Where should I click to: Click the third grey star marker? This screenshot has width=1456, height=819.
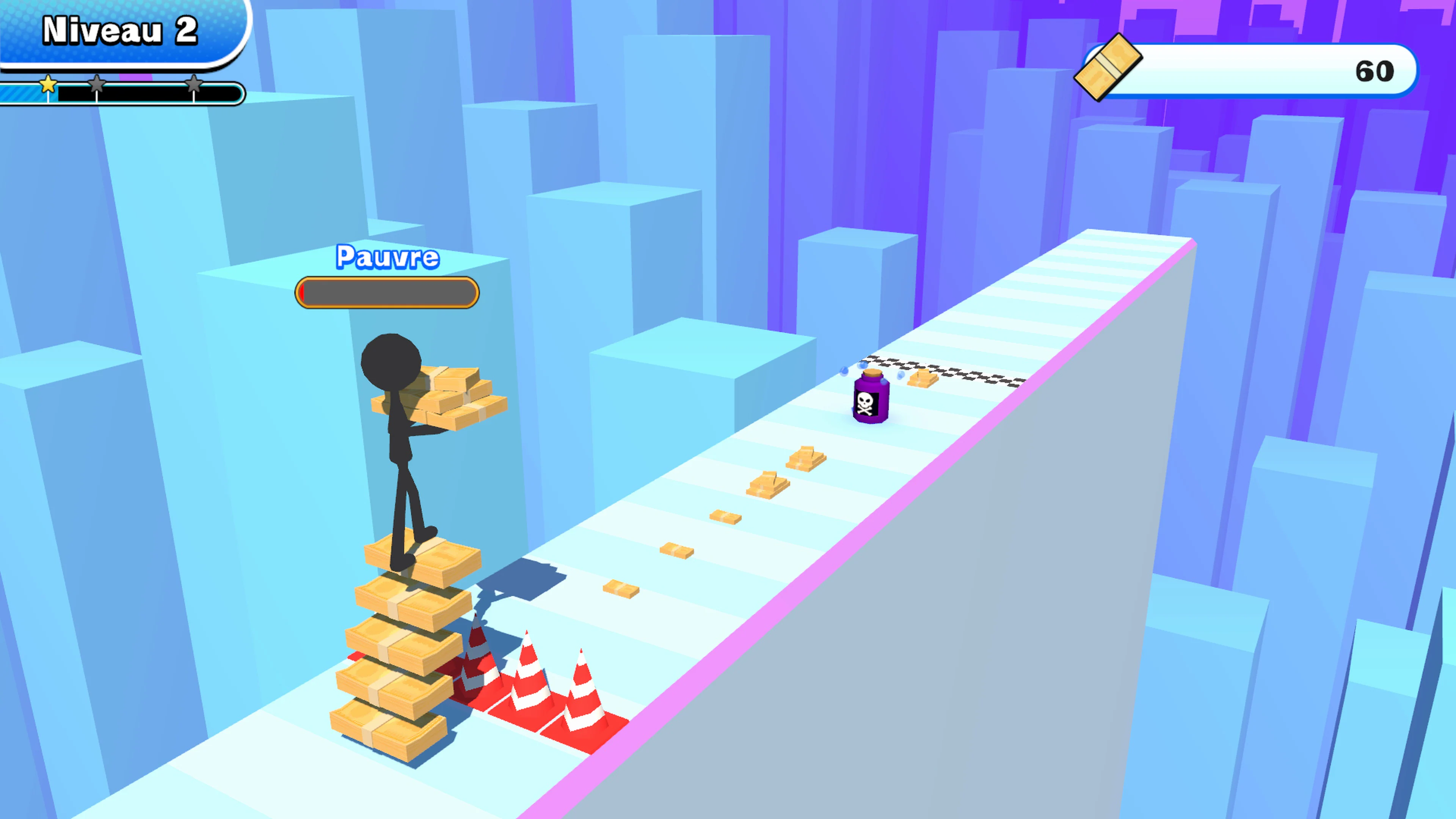tap(195, 84)
